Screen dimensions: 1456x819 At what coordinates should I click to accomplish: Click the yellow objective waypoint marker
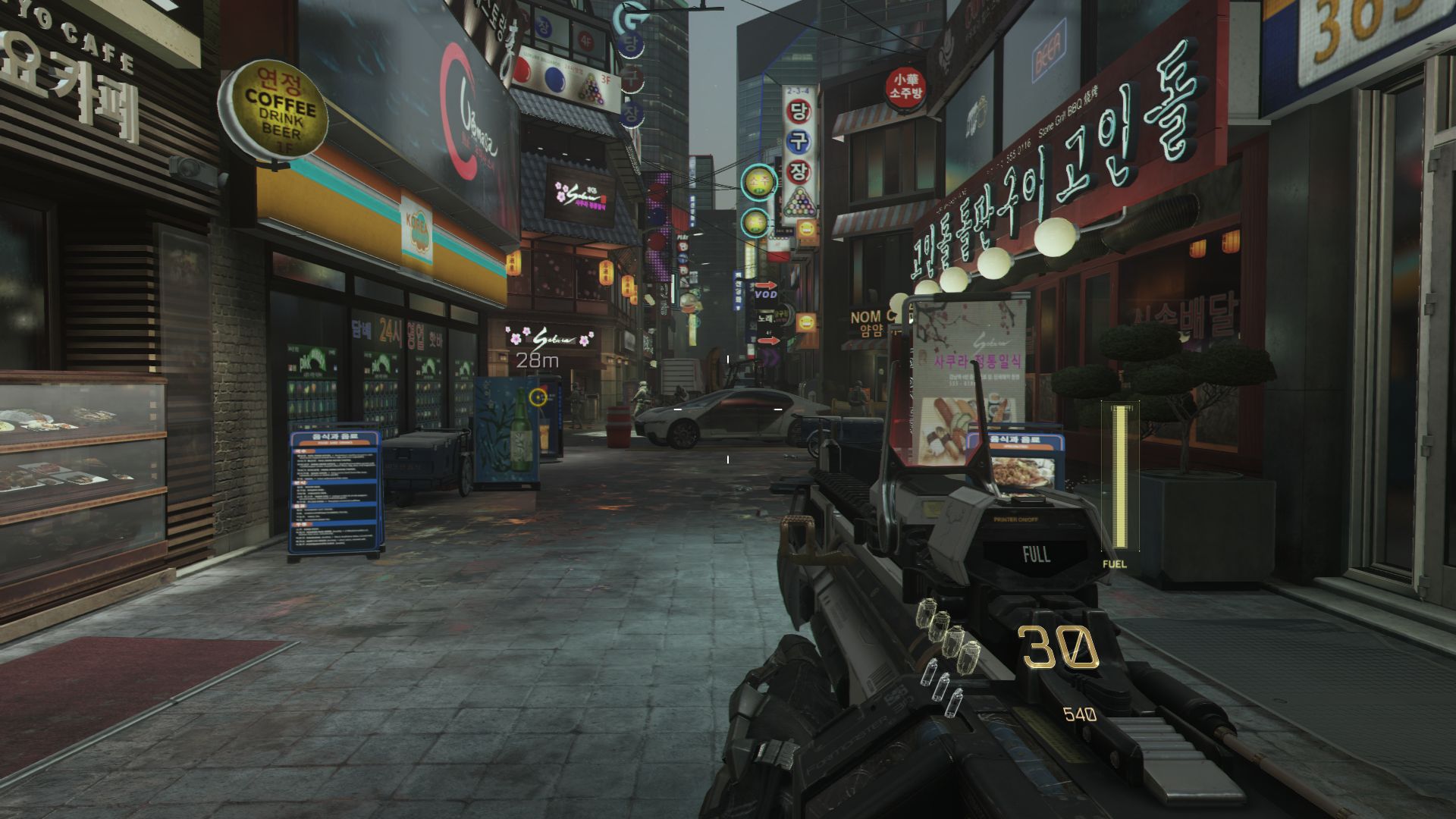pos(538,396)
